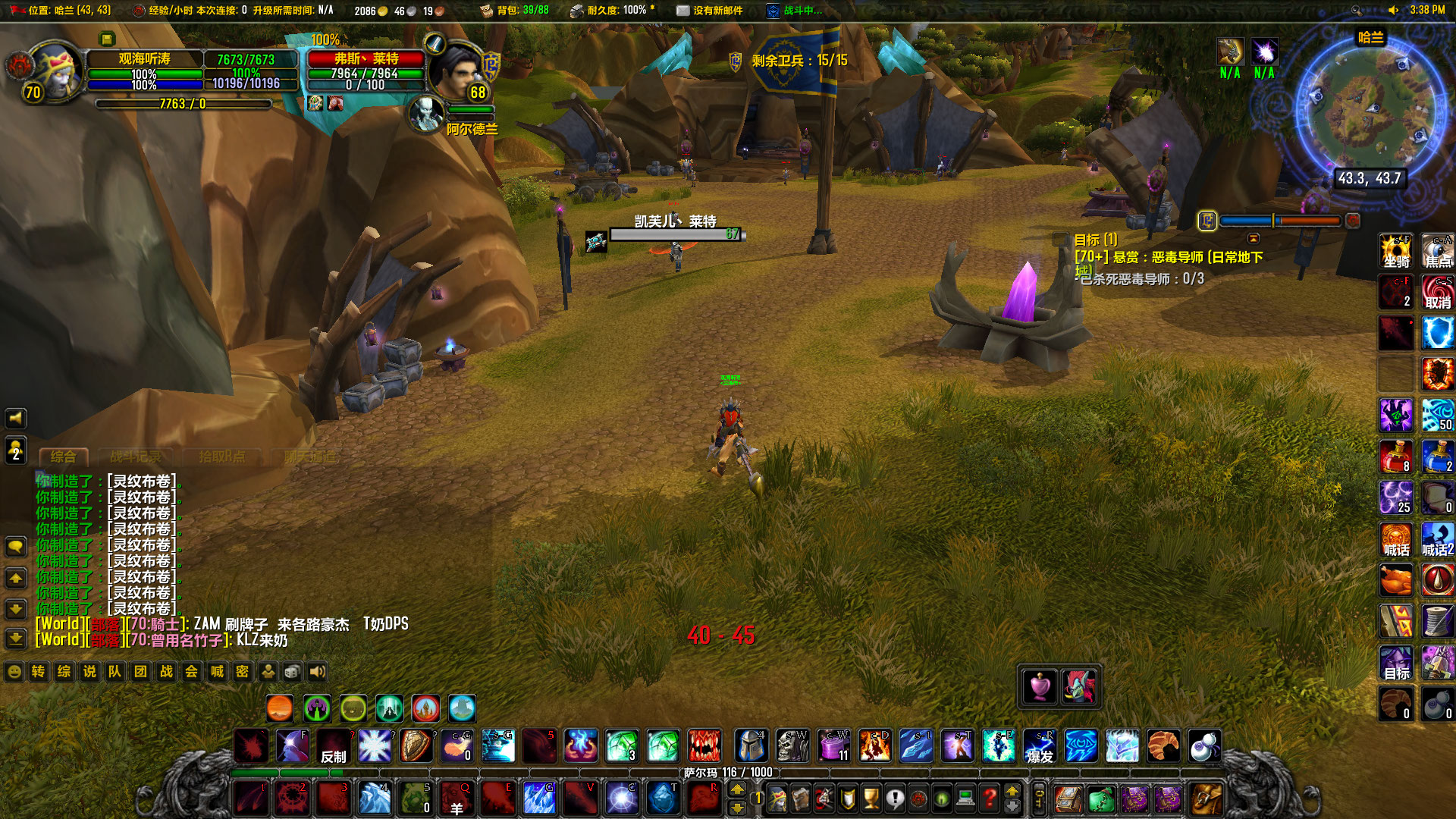Screen dimensions: 1456x819
Task: Click the LFG green eye icon
Action: [x=940, y=799]
